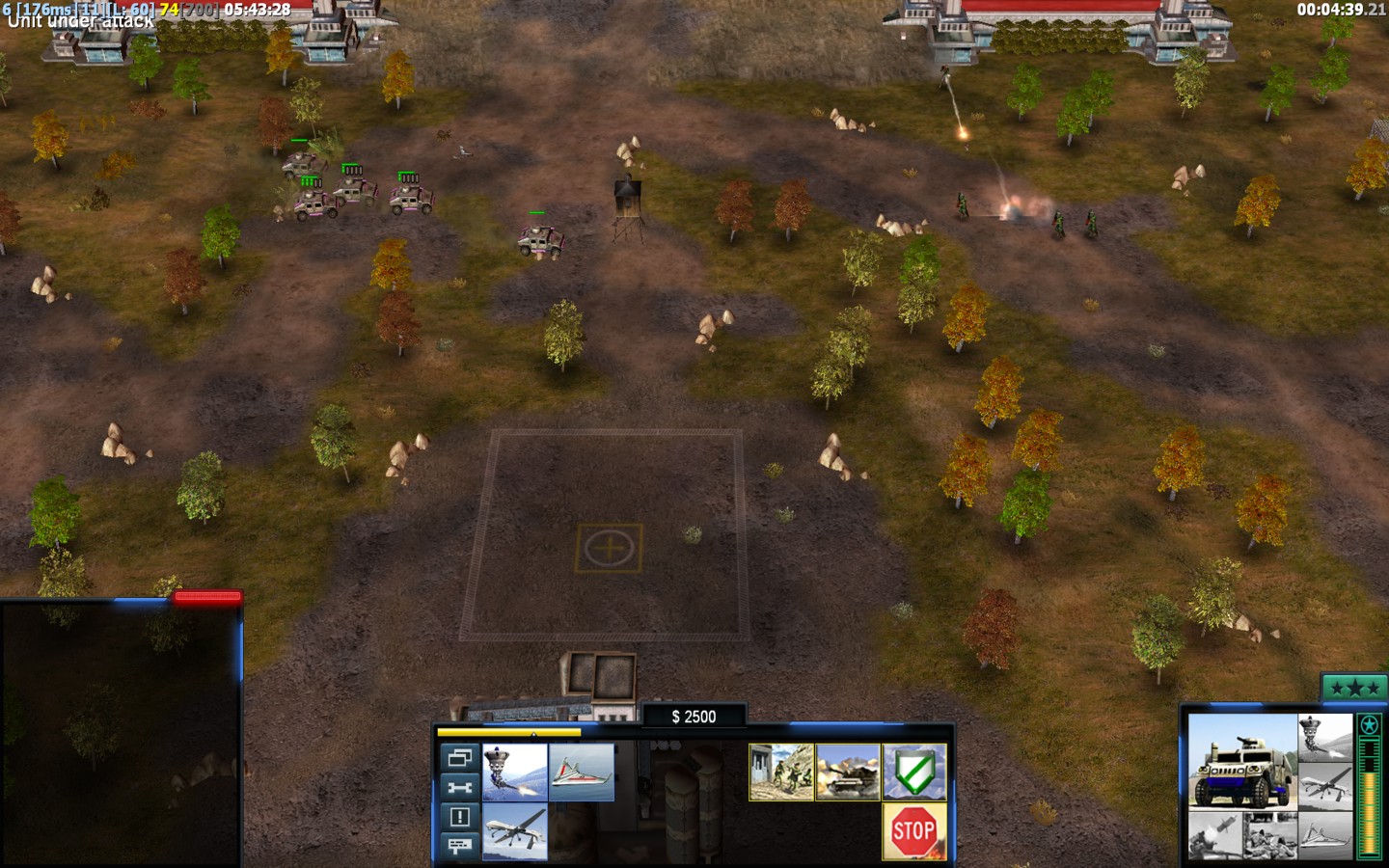Click the overlapping windows button
The width and height of the screenshot is (1389, 868).
click(x=459, y=758)
